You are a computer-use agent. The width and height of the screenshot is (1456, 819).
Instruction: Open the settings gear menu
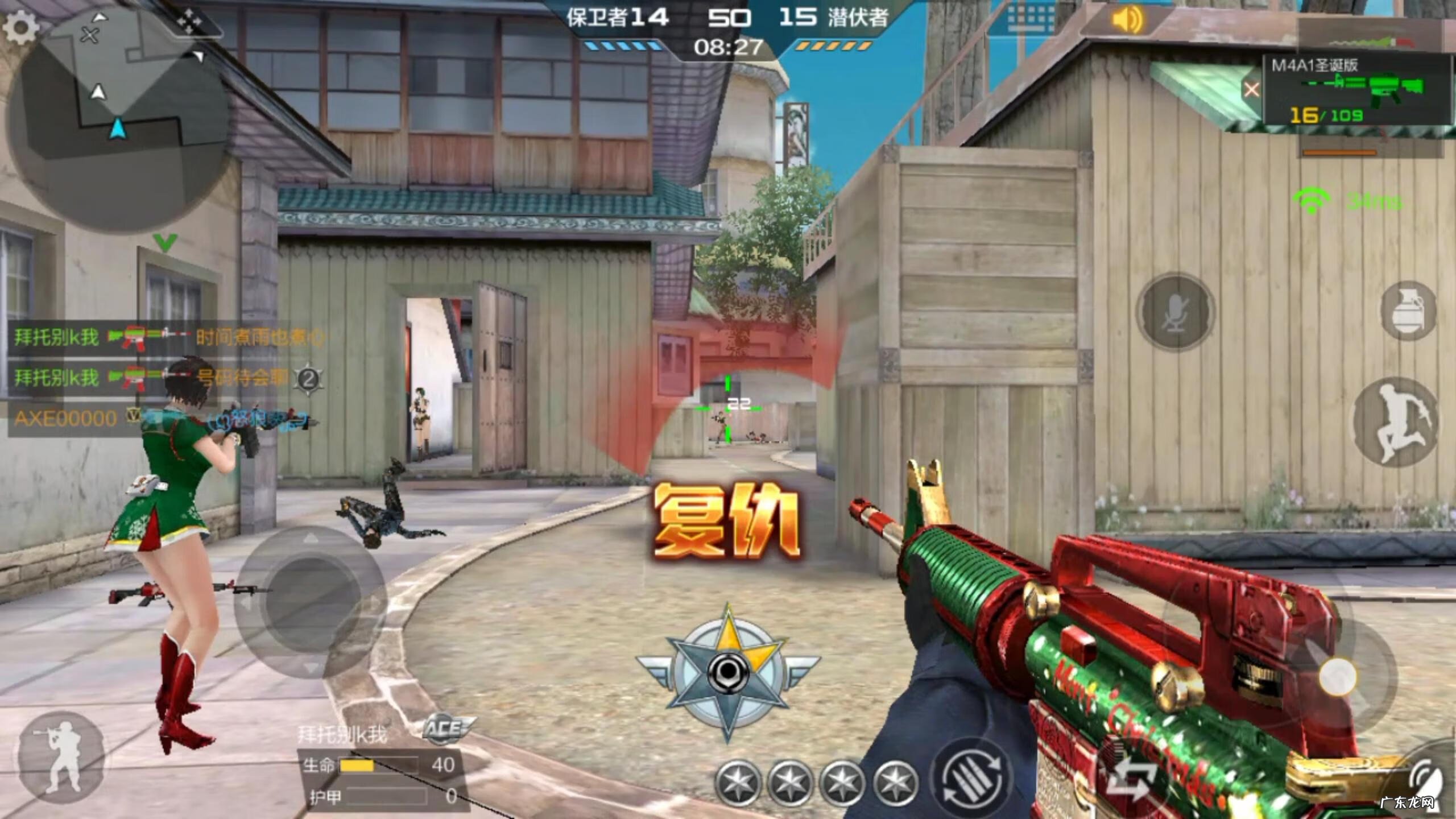[x=20, y=27]
